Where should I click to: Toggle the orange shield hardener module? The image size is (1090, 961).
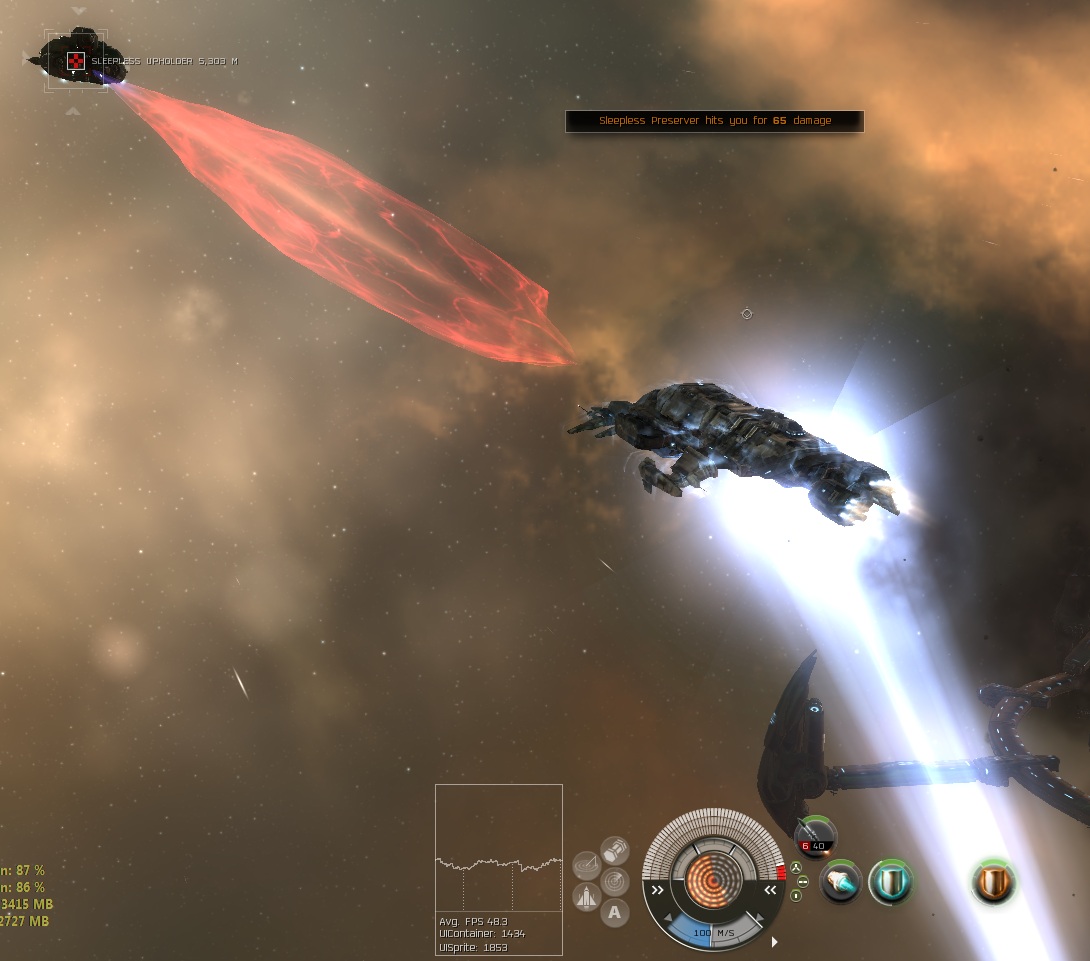click(993, 883)
